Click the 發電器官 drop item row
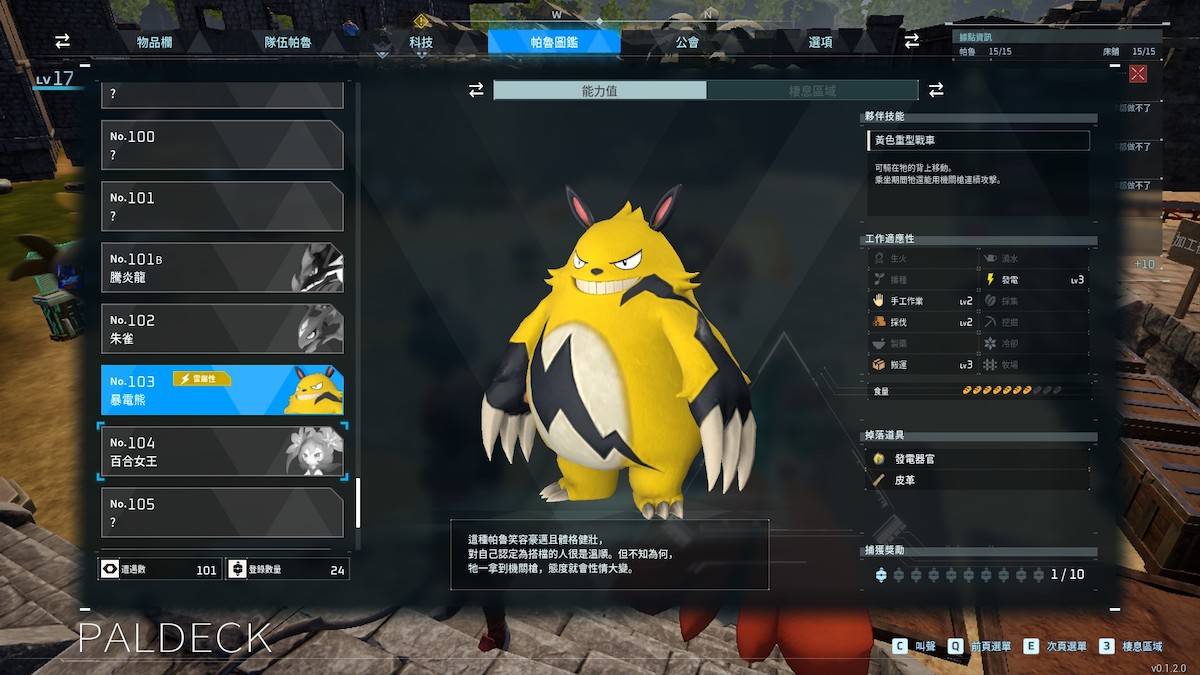 tap(978, 458)
